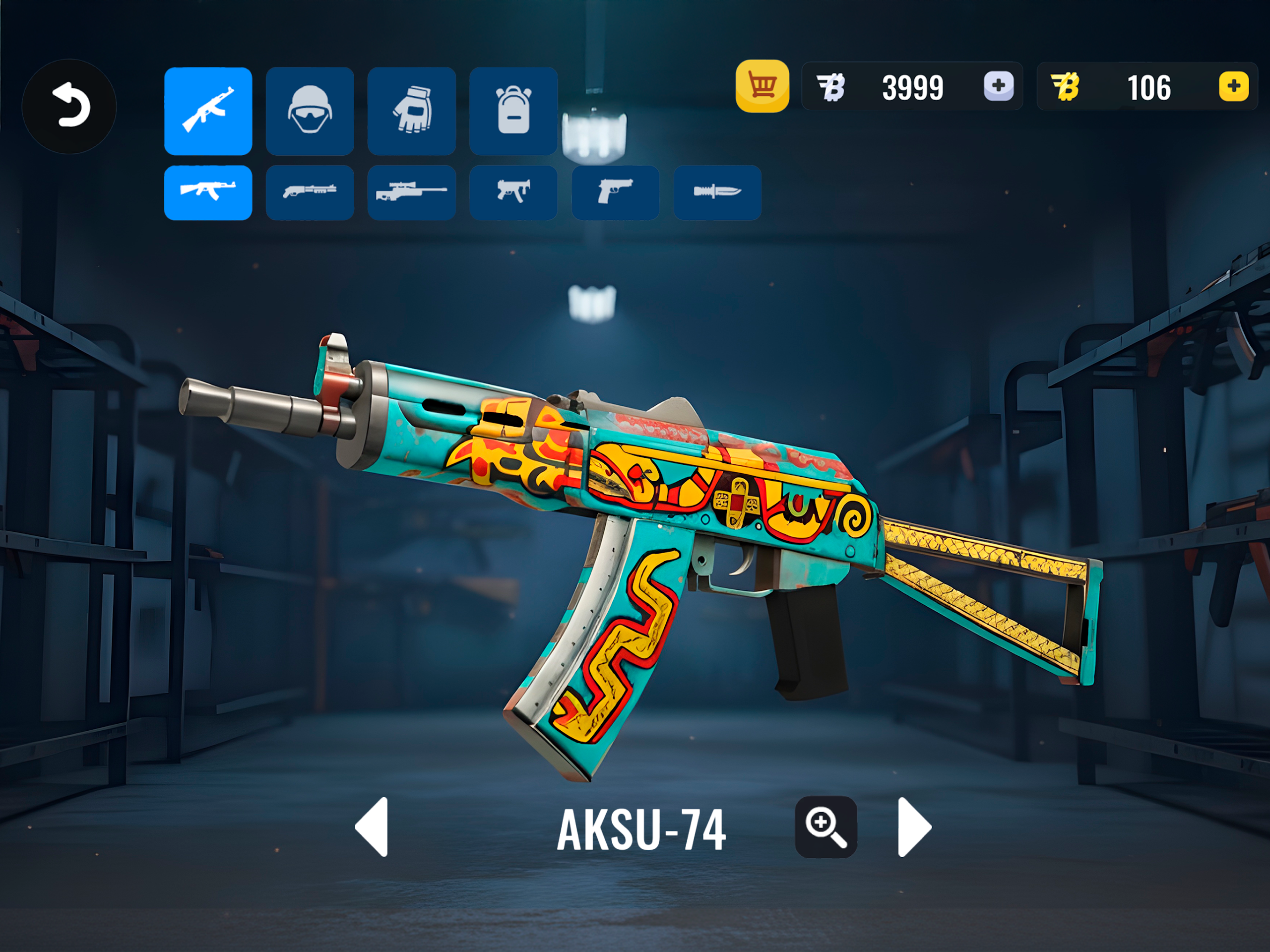The image size is (1270, 952).
Task: Choose the knife subcategory
Action: (717, 192)
